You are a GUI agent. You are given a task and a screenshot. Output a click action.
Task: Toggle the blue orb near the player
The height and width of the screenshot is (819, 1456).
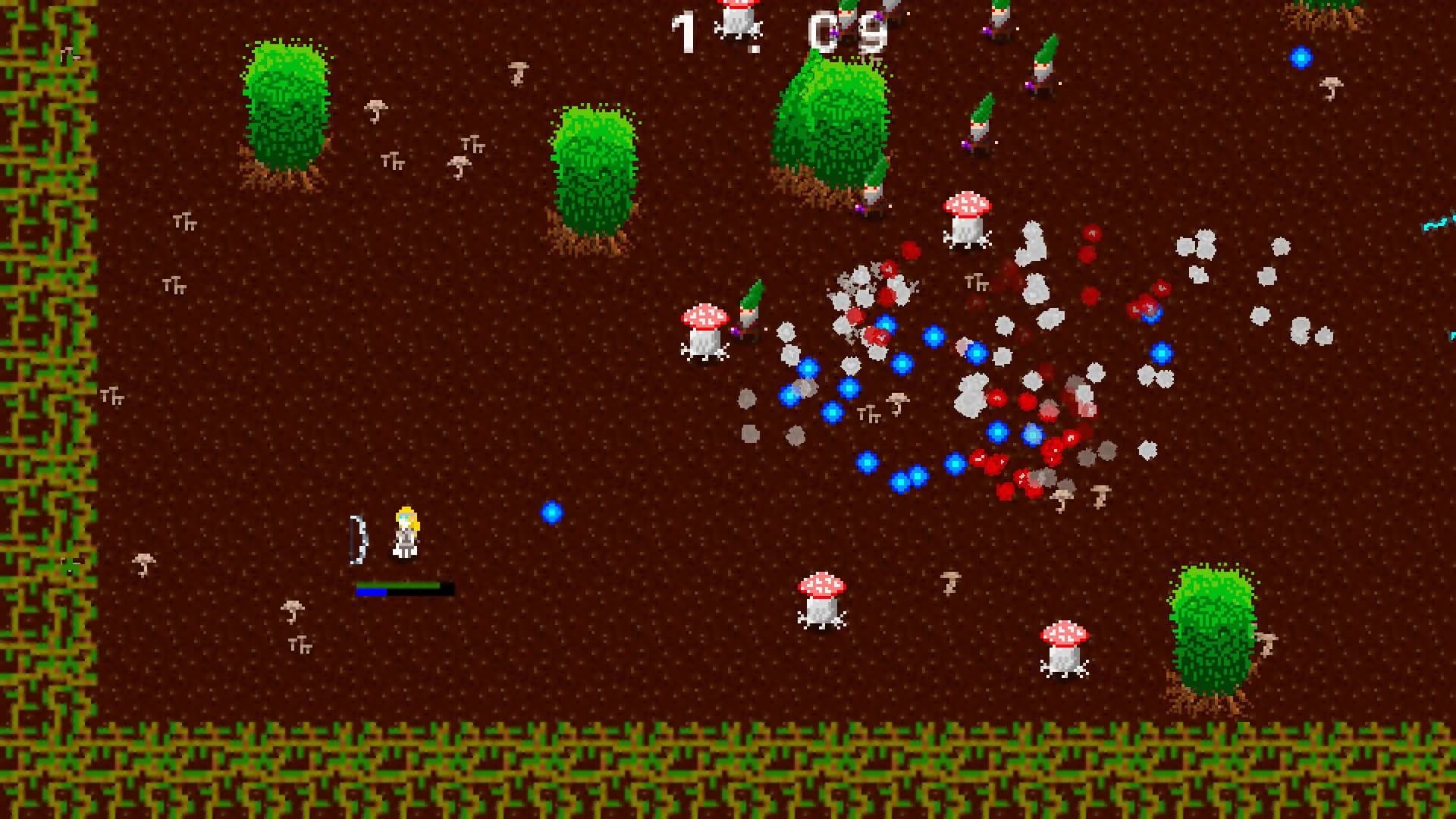551,513
